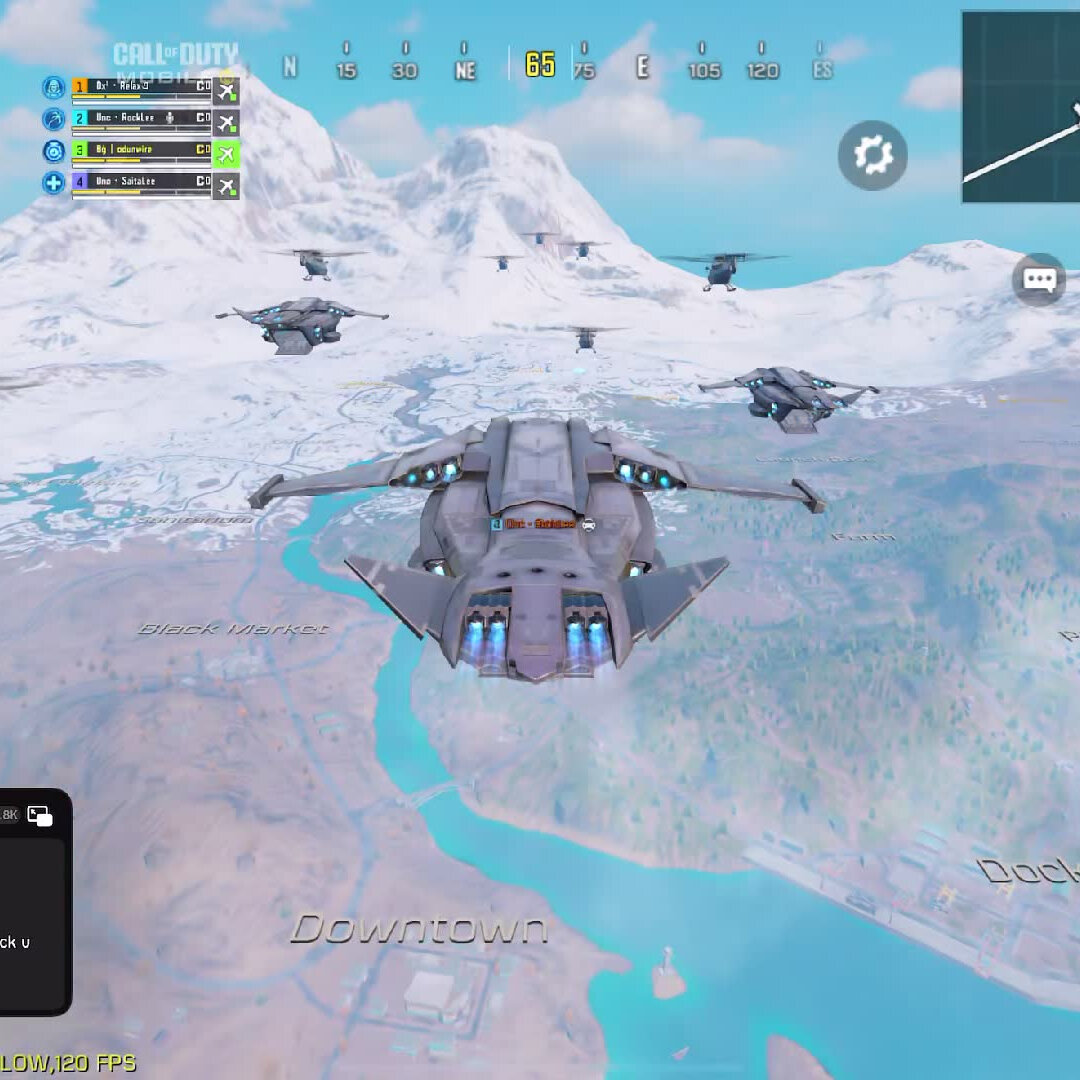Viewport: 1080px width, 1080px height.
Task: Select squad member 2 RockLee row
Action: (141, 119)
